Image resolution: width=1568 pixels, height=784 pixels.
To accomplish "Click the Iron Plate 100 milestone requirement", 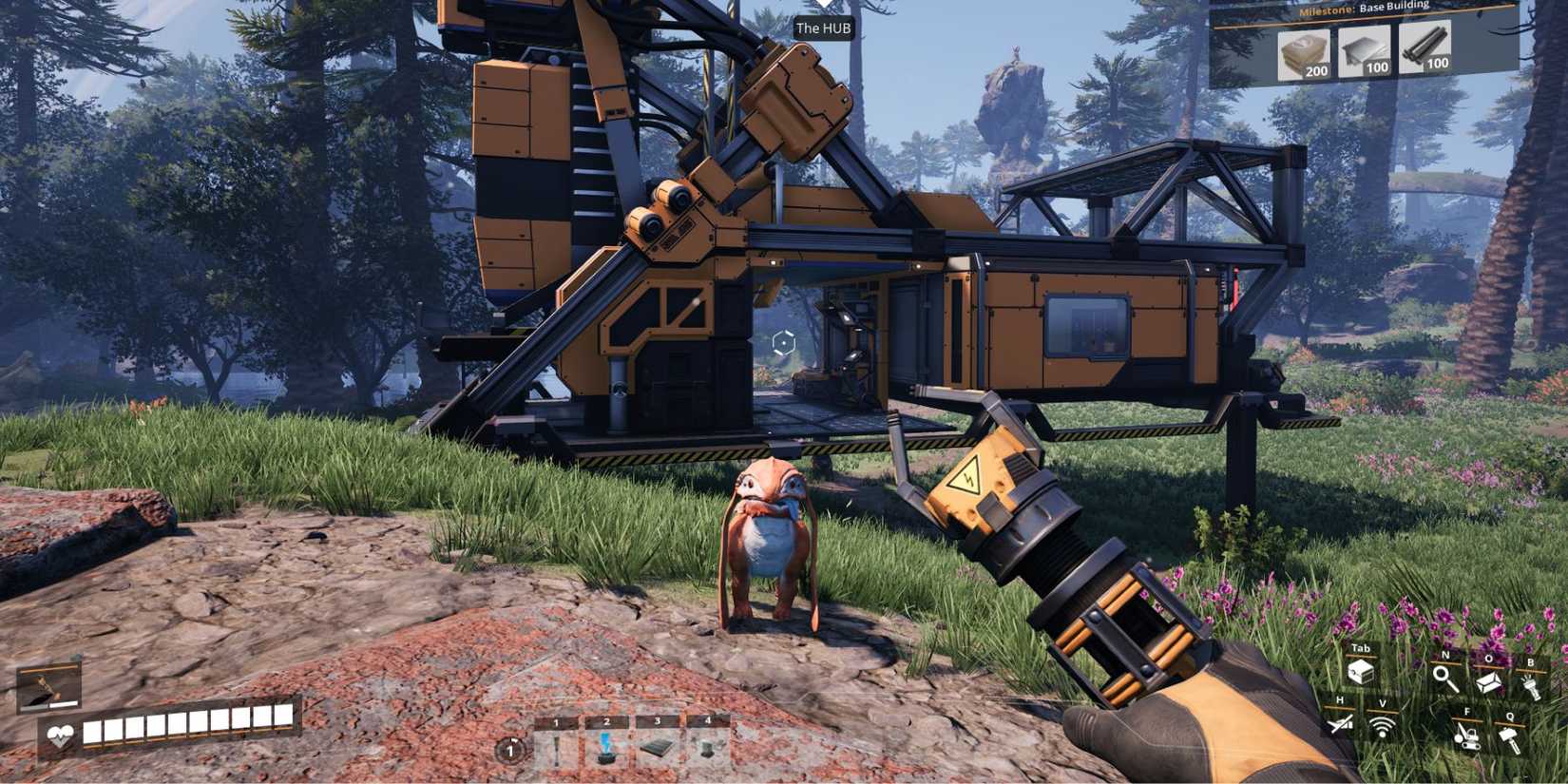I will pyautogui.click(x=1367, y=52).
